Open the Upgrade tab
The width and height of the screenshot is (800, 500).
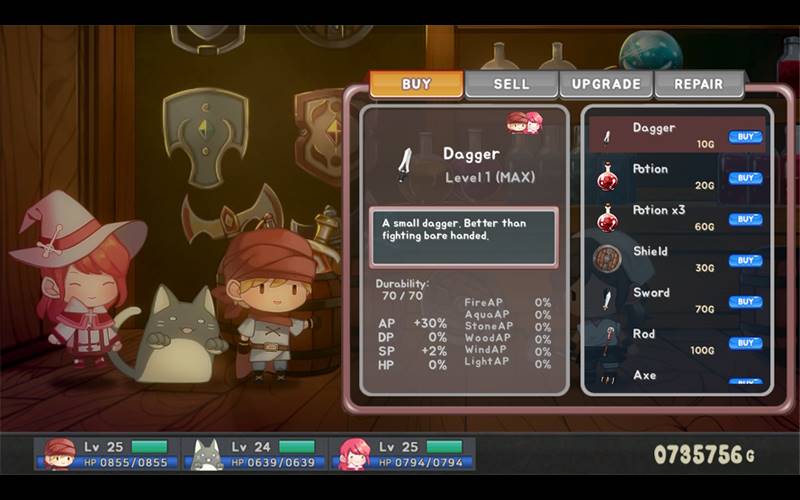pyautogui.click(x=606, y=84)
